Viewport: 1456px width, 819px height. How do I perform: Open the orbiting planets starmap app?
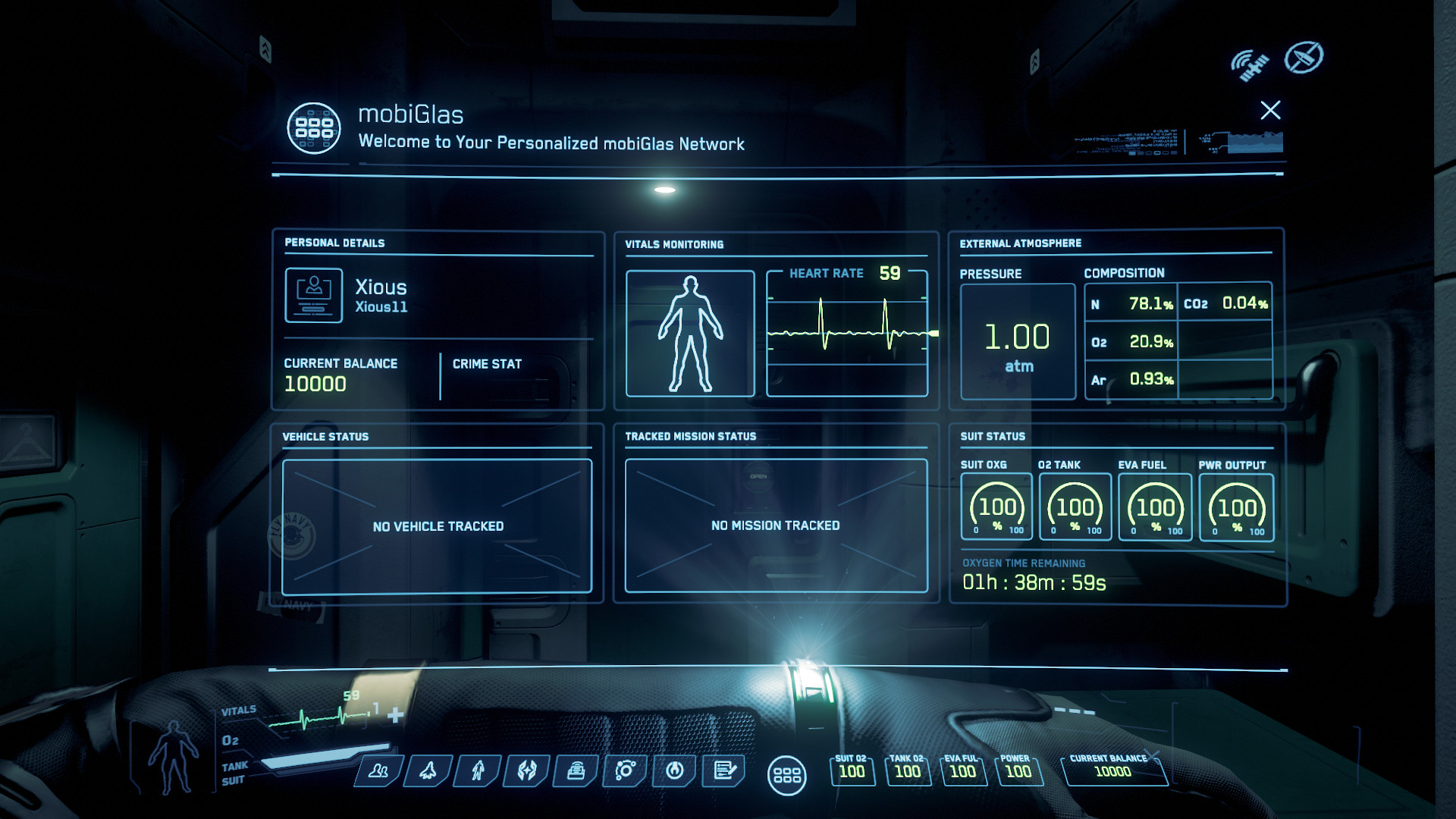click(626, 771)
